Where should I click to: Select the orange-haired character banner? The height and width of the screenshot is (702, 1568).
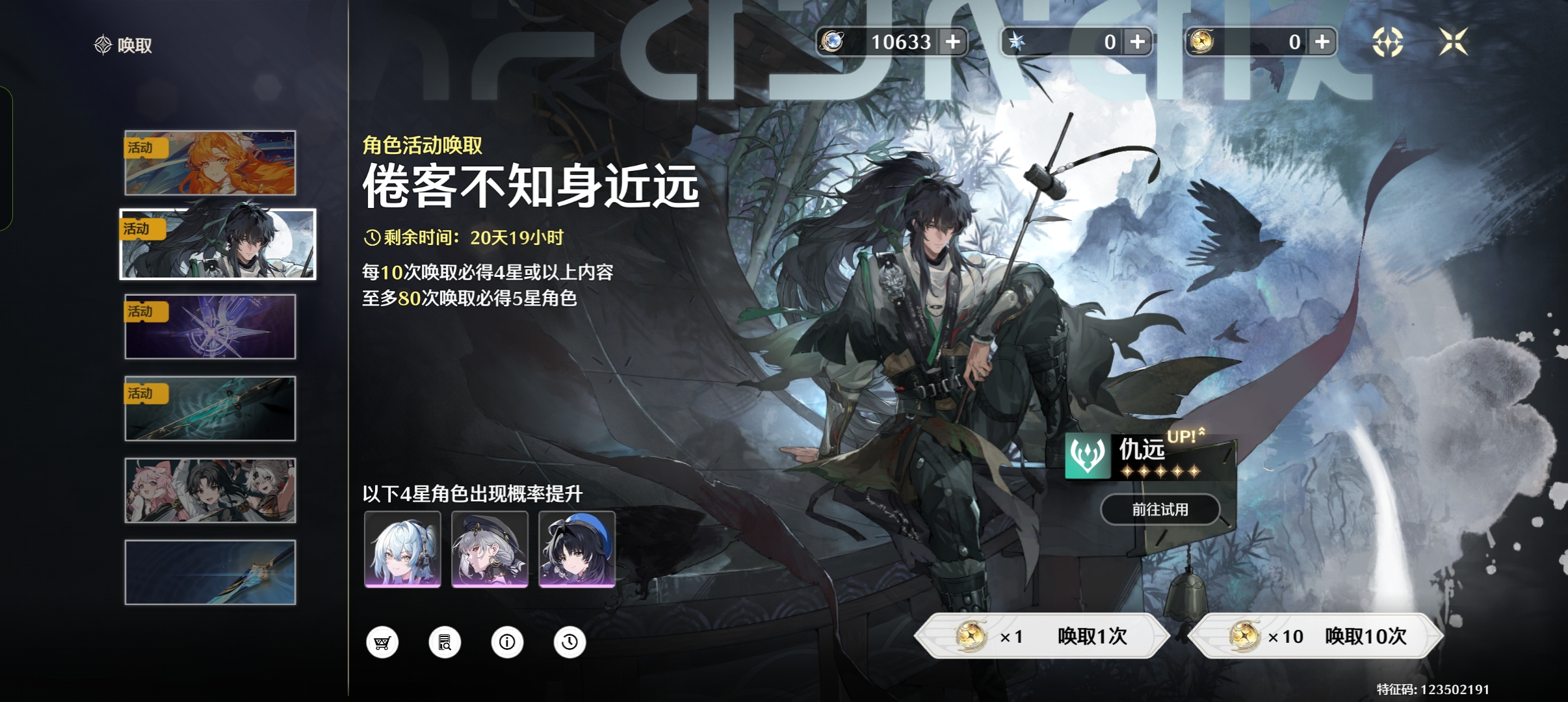(210, 163)
